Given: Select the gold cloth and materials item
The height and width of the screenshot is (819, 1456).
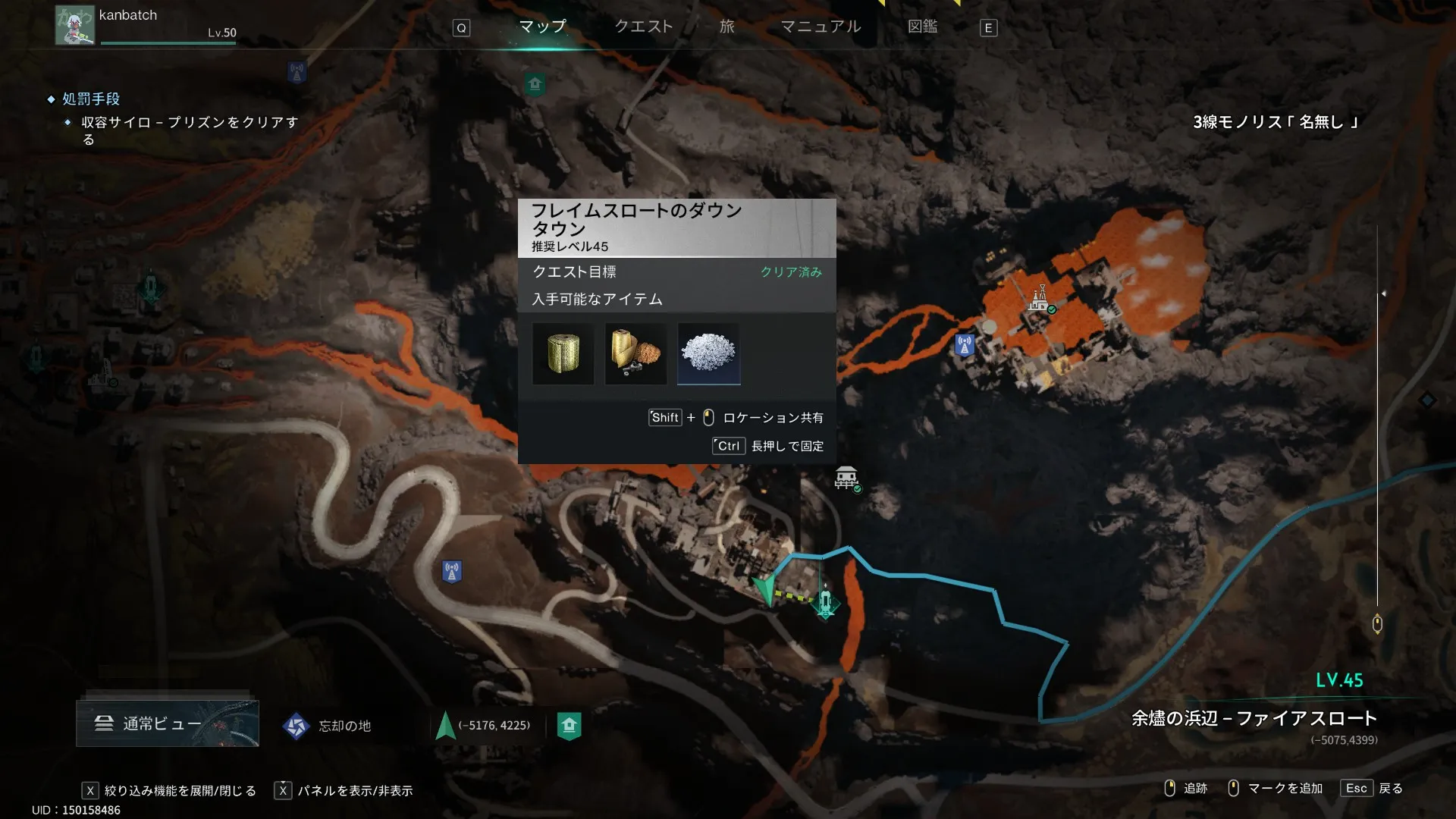Looking at the screenshot, I should pos(635,353).
